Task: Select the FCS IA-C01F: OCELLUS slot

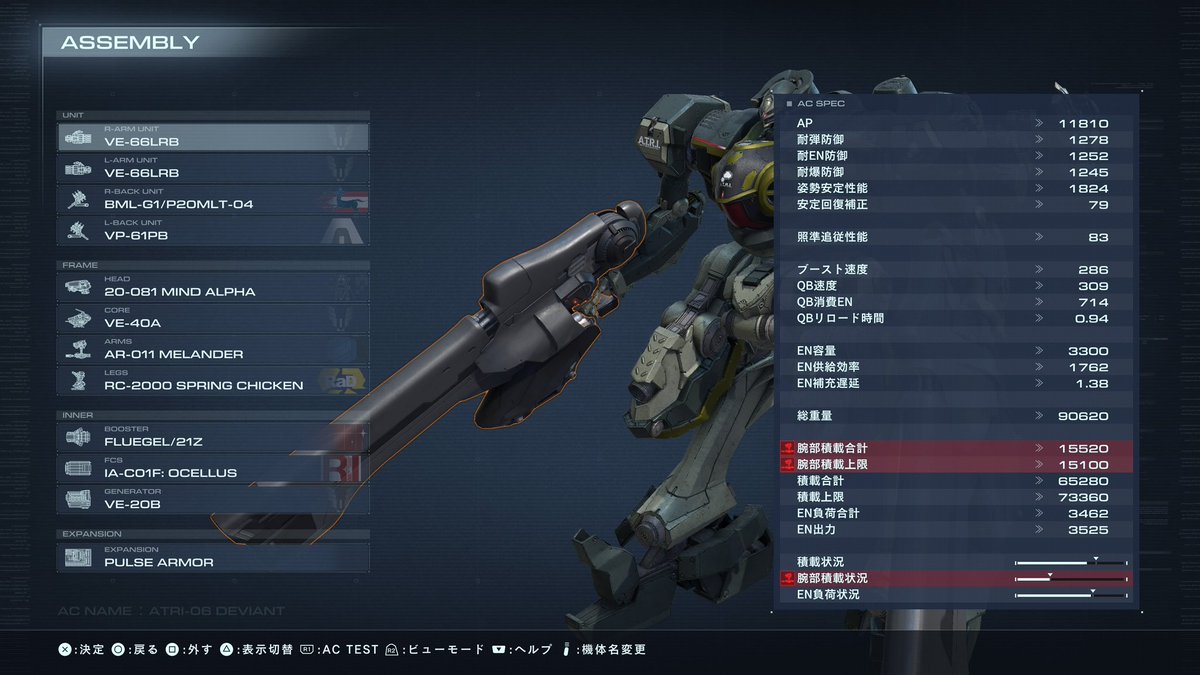Action: coord(213,467)
